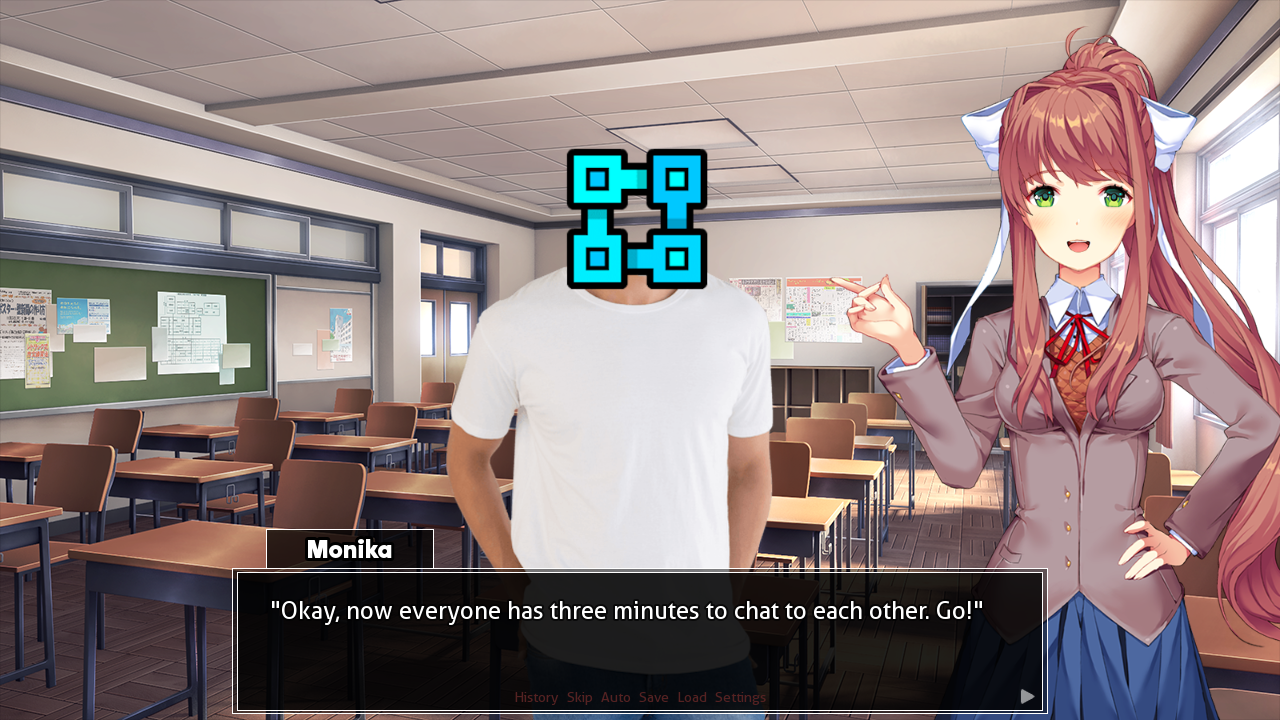The height and width of the screenshot is (720, 1280).
Task: Toggle Auto text advance
Action: coord(615,697)
